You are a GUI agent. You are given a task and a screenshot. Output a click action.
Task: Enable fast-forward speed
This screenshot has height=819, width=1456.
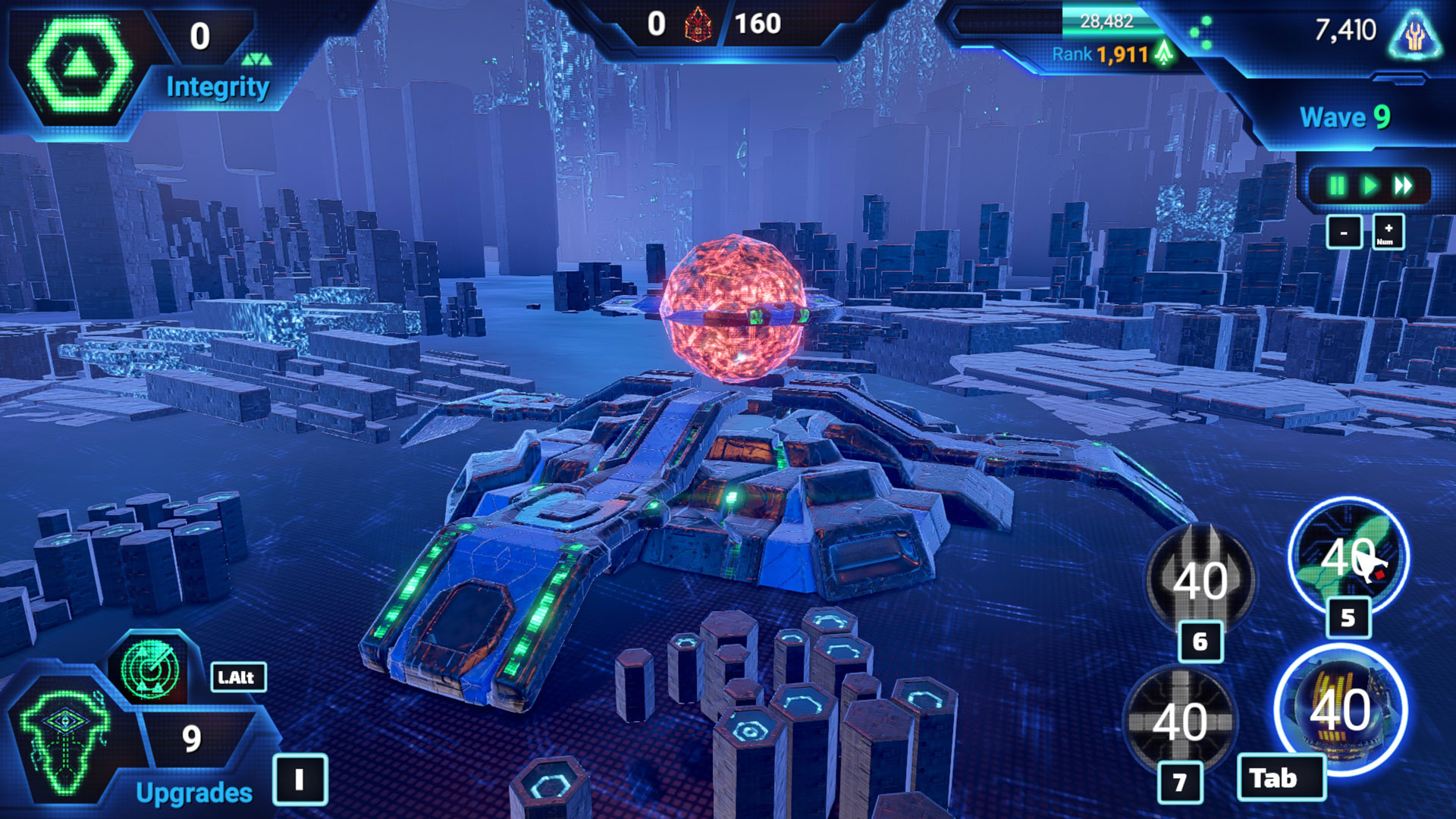pos(1403,186)
